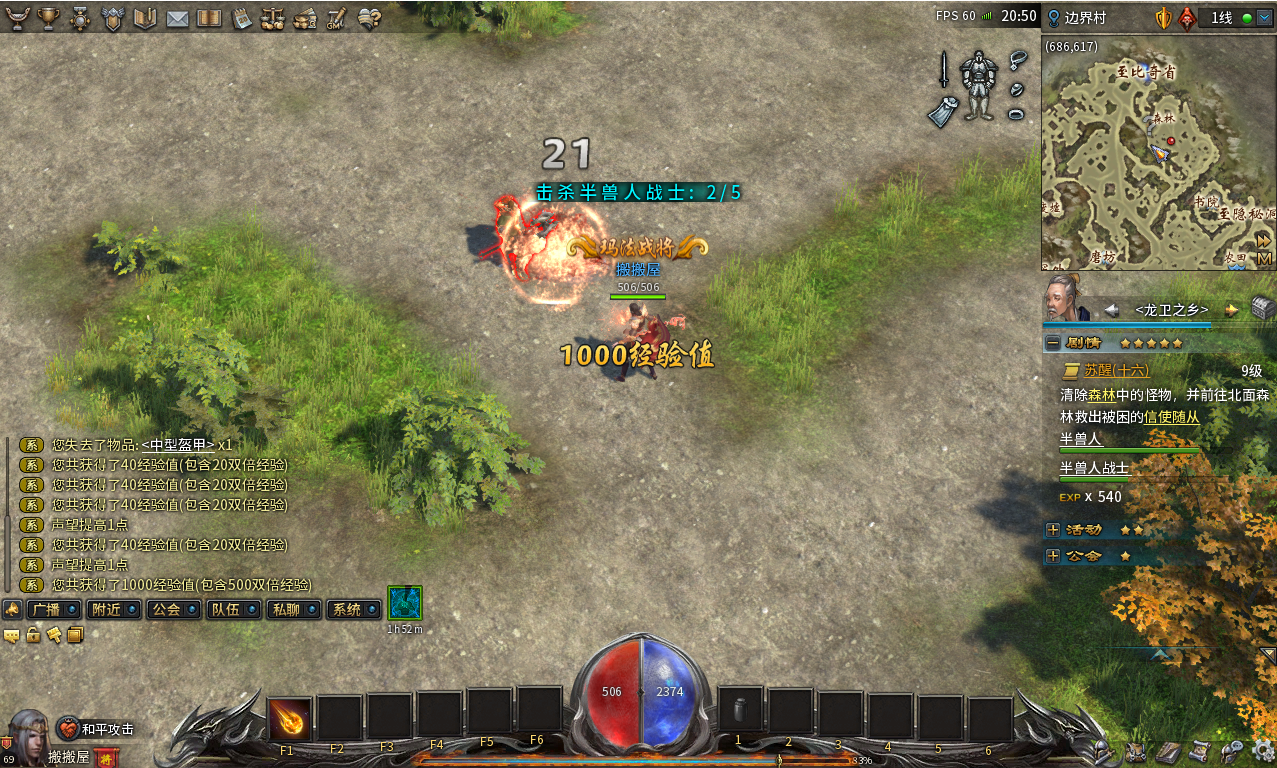Screen dimensions: 1277x768
Task: Select the potion item in hotbar slot 1
Action: pyautogui.click(x=740, y=709)
